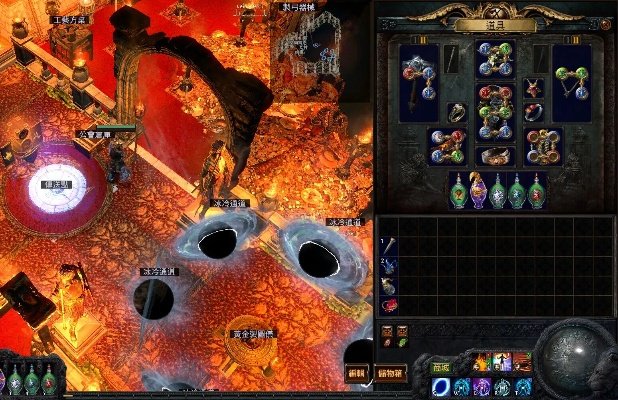Open the 儲物箱 stash button
Viewport: 618px width, 400px height.
click(390, 372)
